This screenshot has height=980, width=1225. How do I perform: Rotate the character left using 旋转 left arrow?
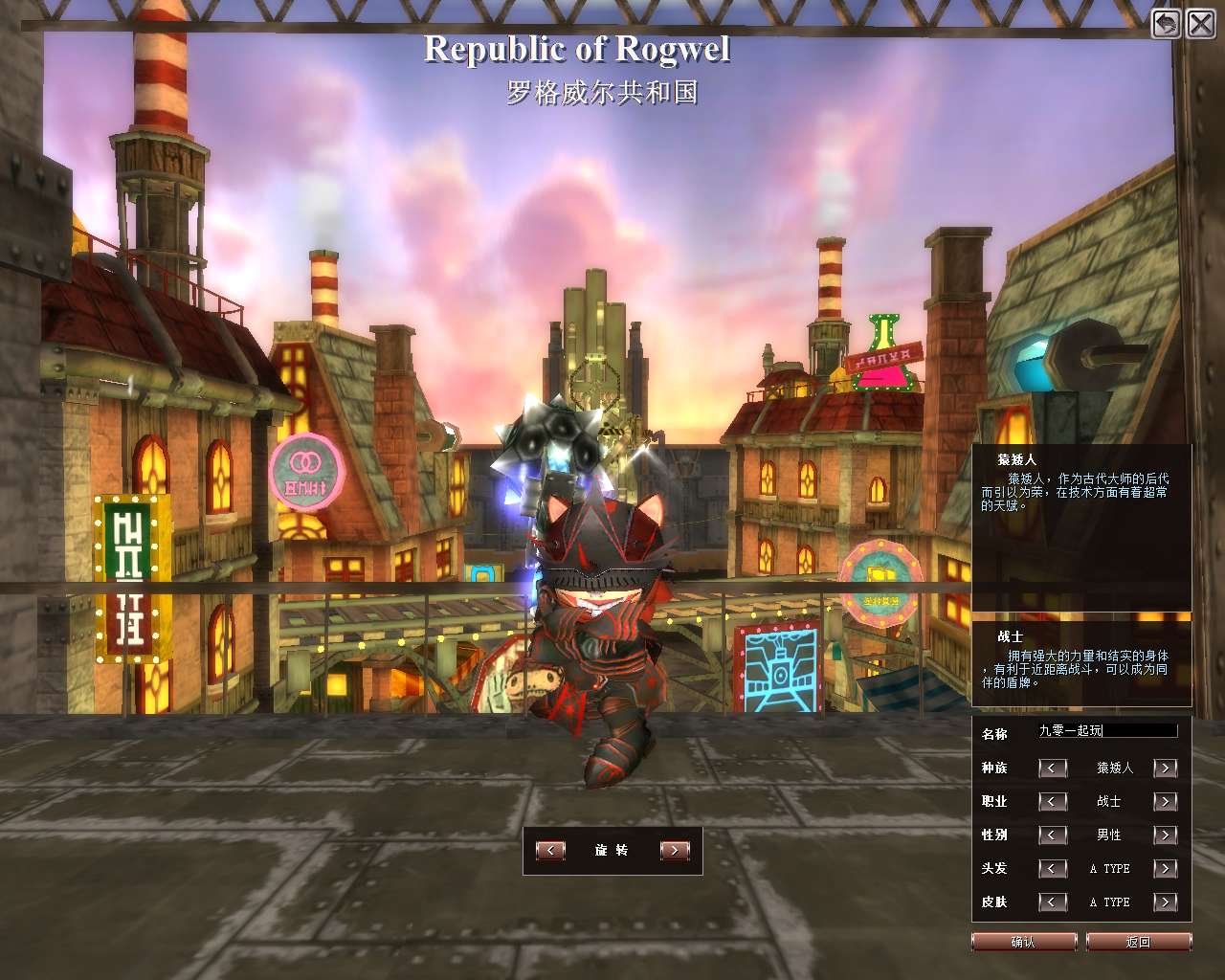[x=550, y=850]
